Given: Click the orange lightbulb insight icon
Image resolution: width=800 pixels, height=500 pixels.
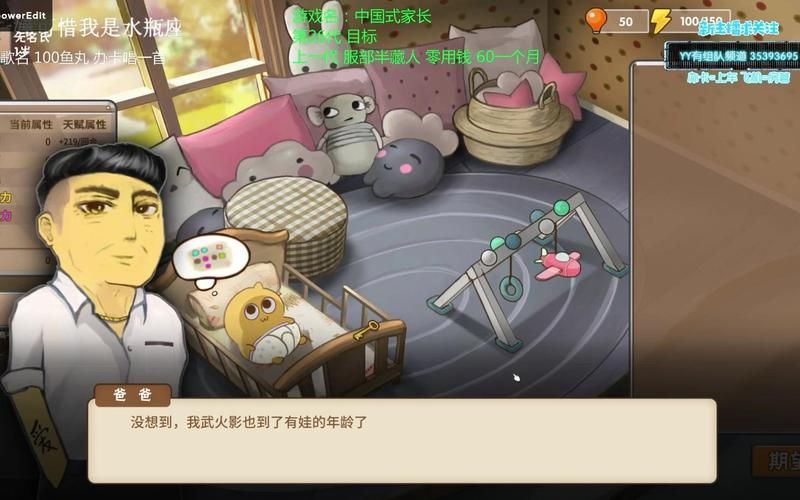Looking at the screenshot, I should [x=596, y=20].
